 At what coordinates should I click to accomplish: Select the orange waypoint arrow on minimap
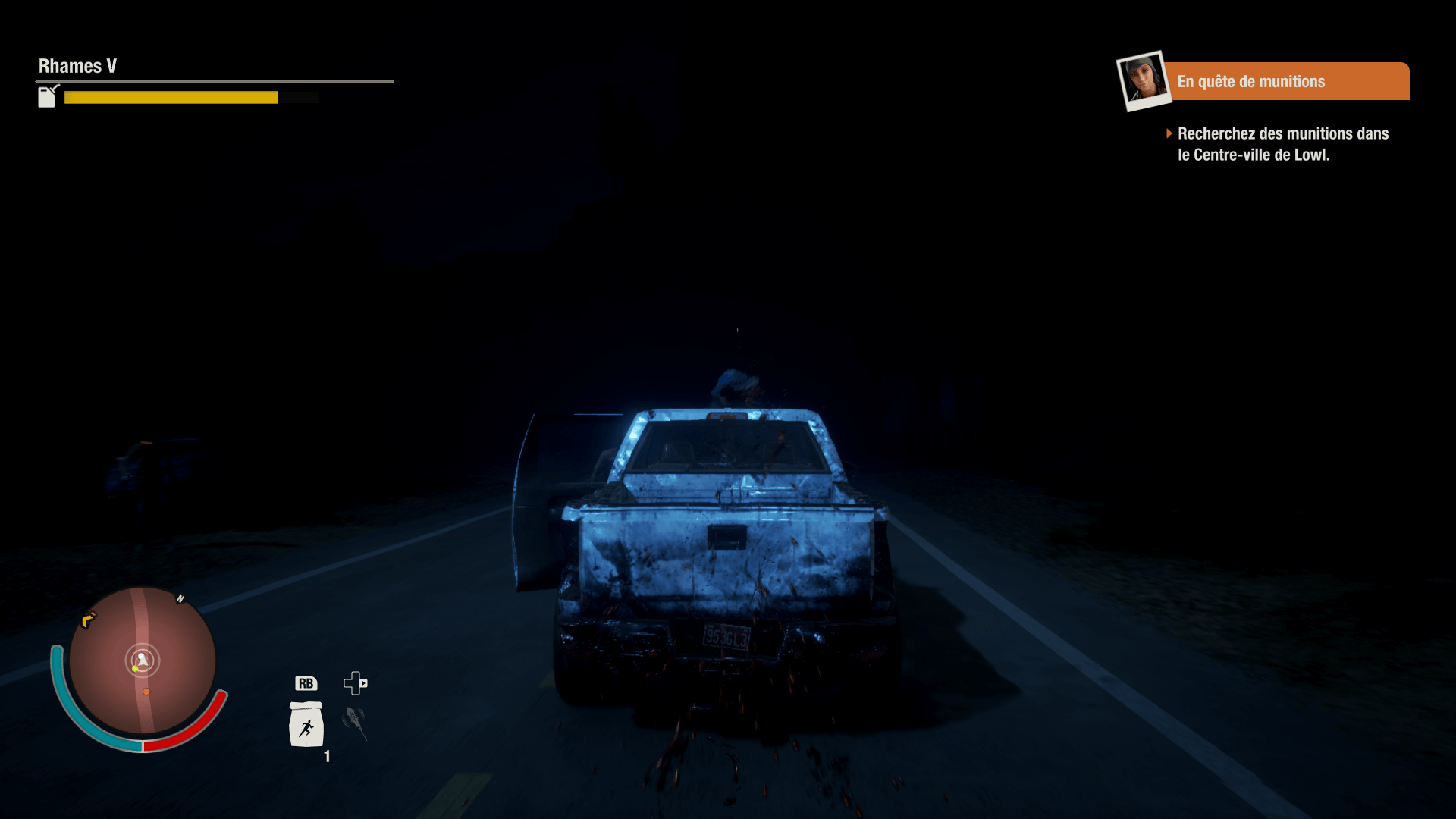(x=88, y=620)
